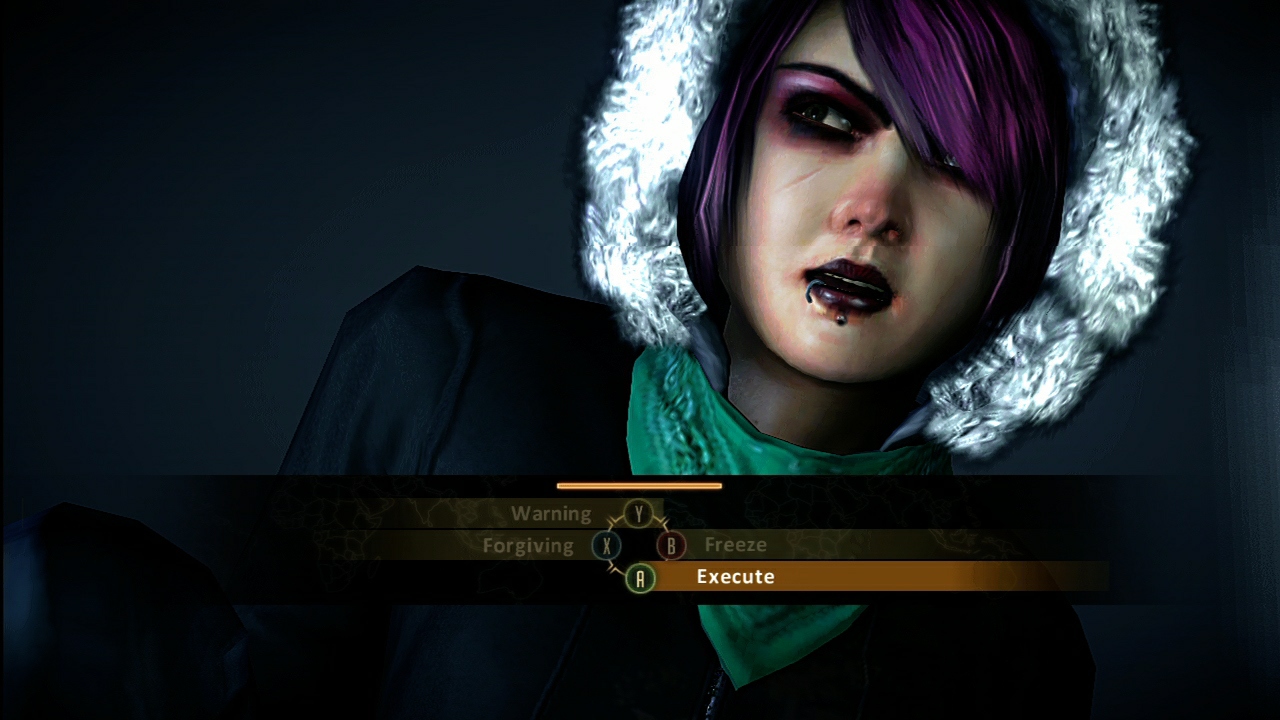The height and width of the screenshot is (720, 1280).
Task: Click the orange timer bar above the wheel
Action: point(639,486)
